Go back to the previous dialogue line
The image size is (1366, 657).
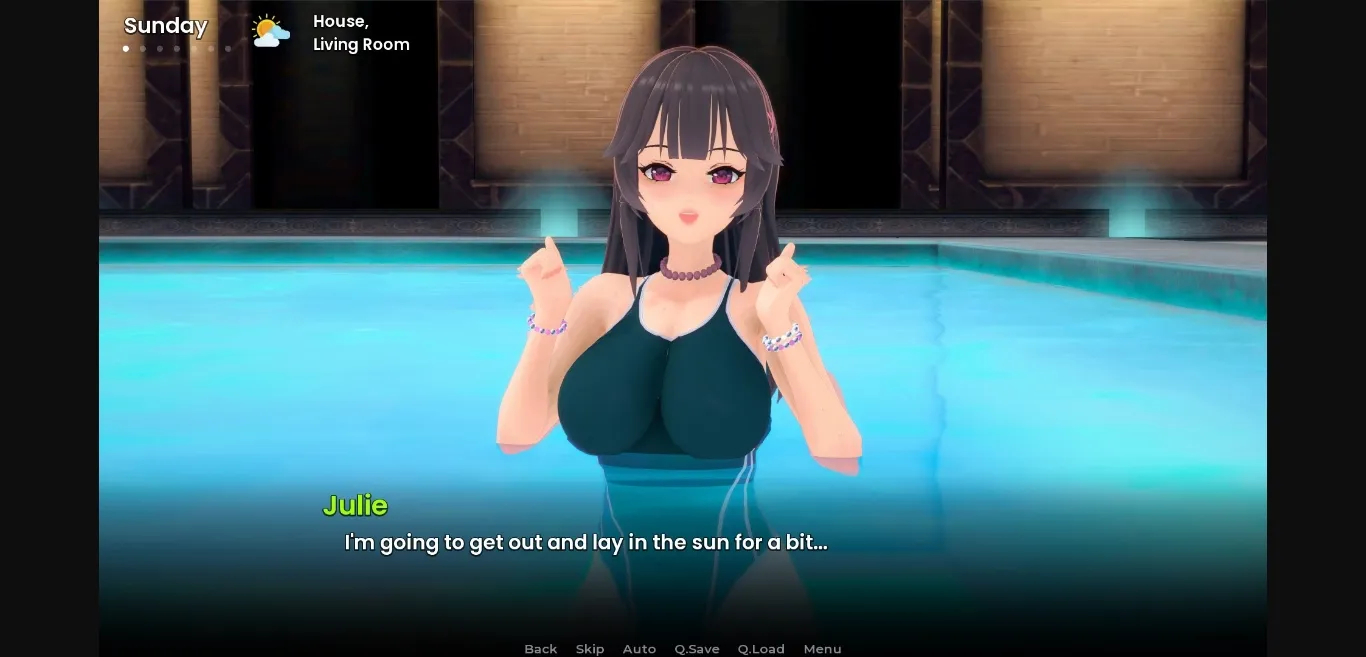(540, 649)
